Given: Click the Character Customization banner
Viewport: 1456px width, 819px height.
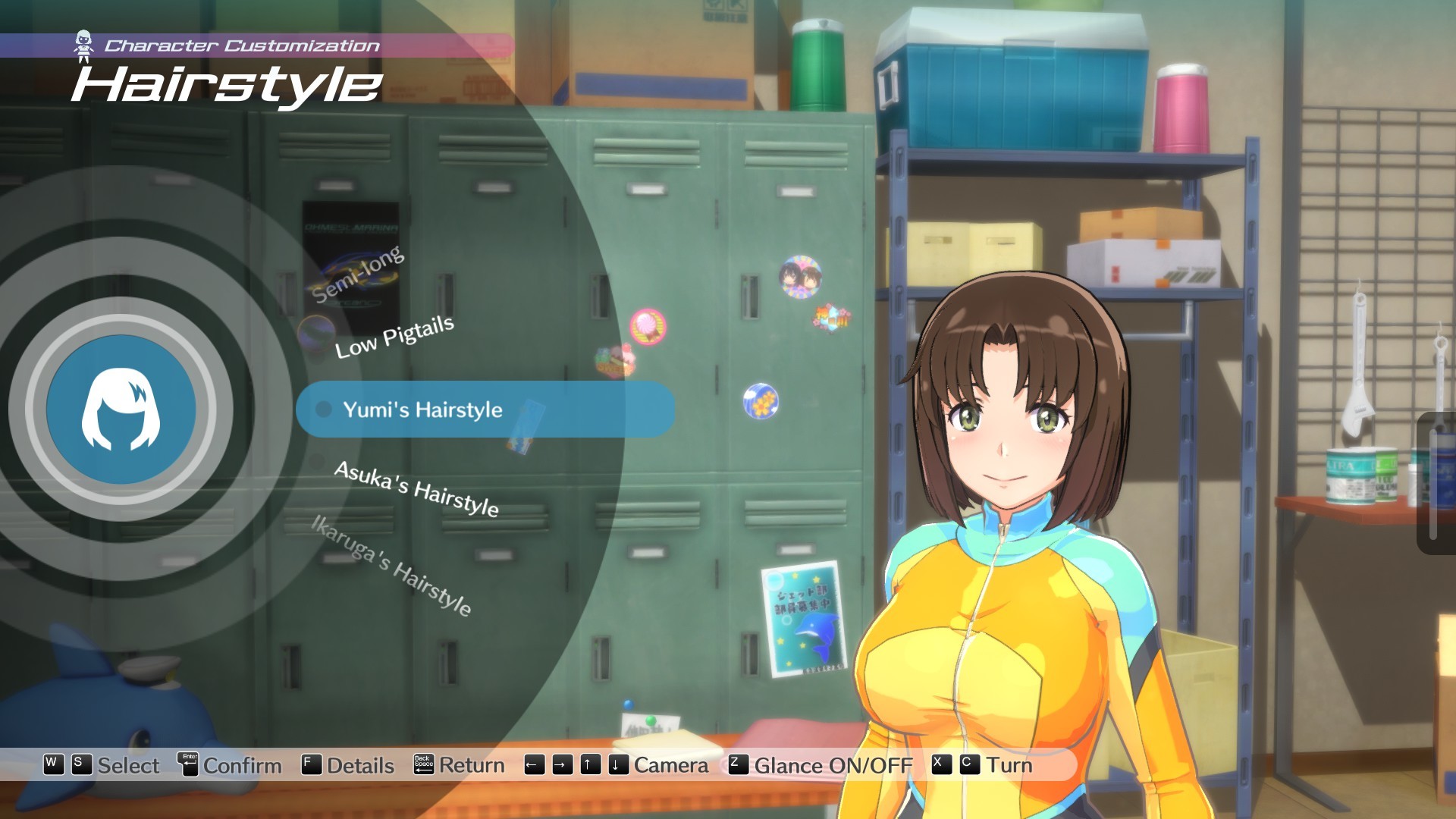Looking at the screenshot, I should [x=243, y=43].
